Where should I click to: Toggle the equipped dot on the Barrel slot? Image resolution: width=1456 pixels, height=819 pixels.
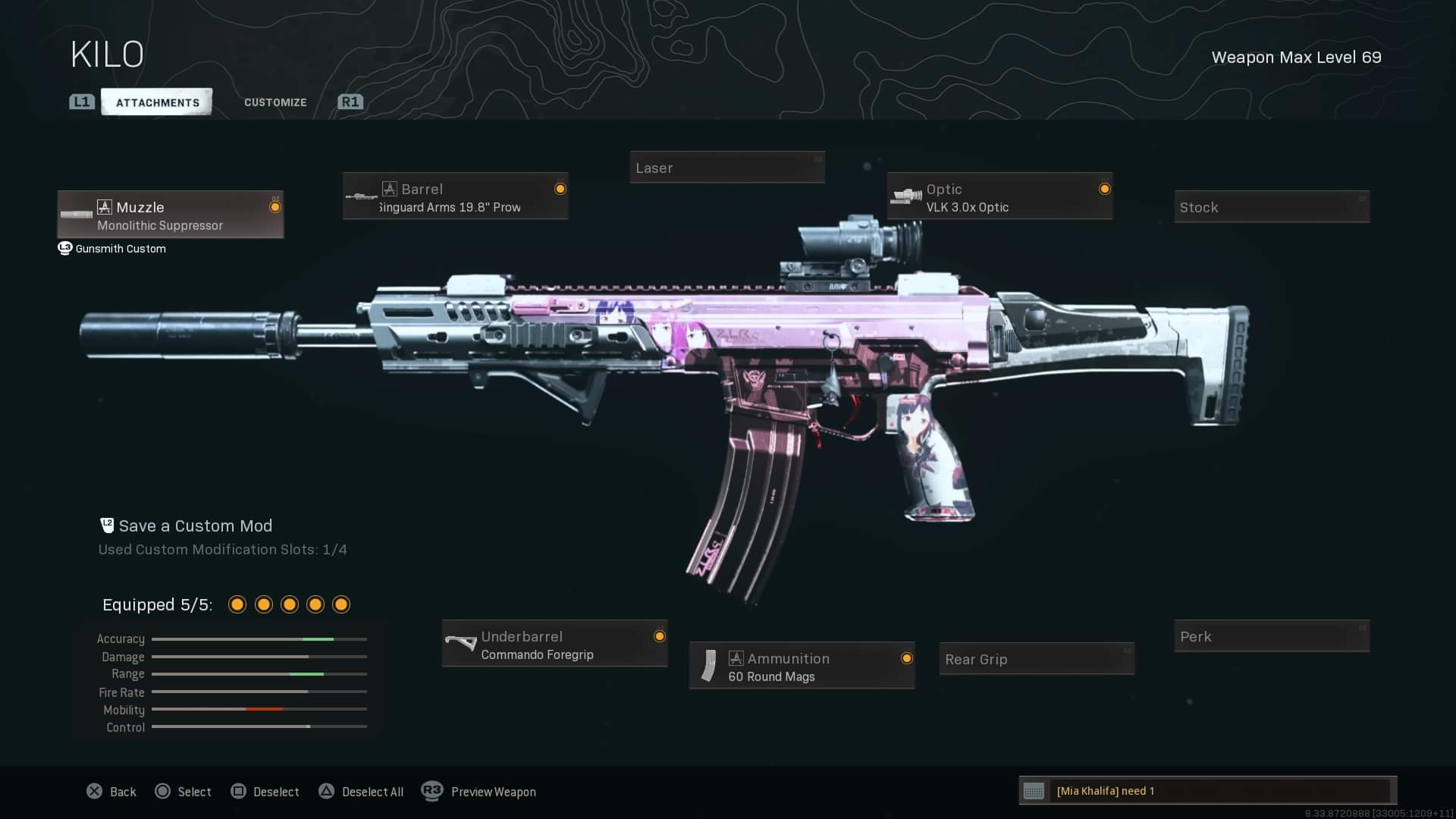tap(560, 189)
